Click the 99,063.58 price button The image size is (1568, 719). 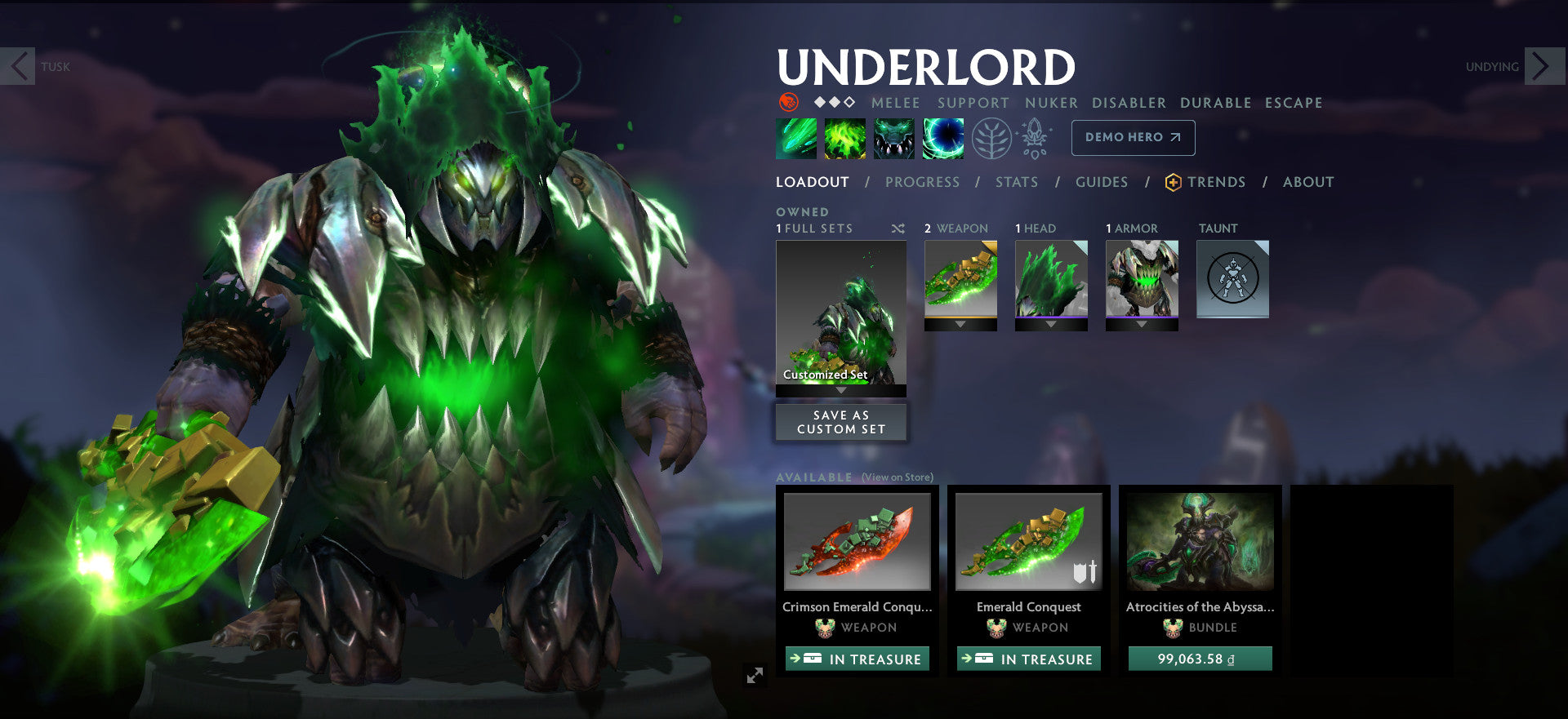point(1200,659)
